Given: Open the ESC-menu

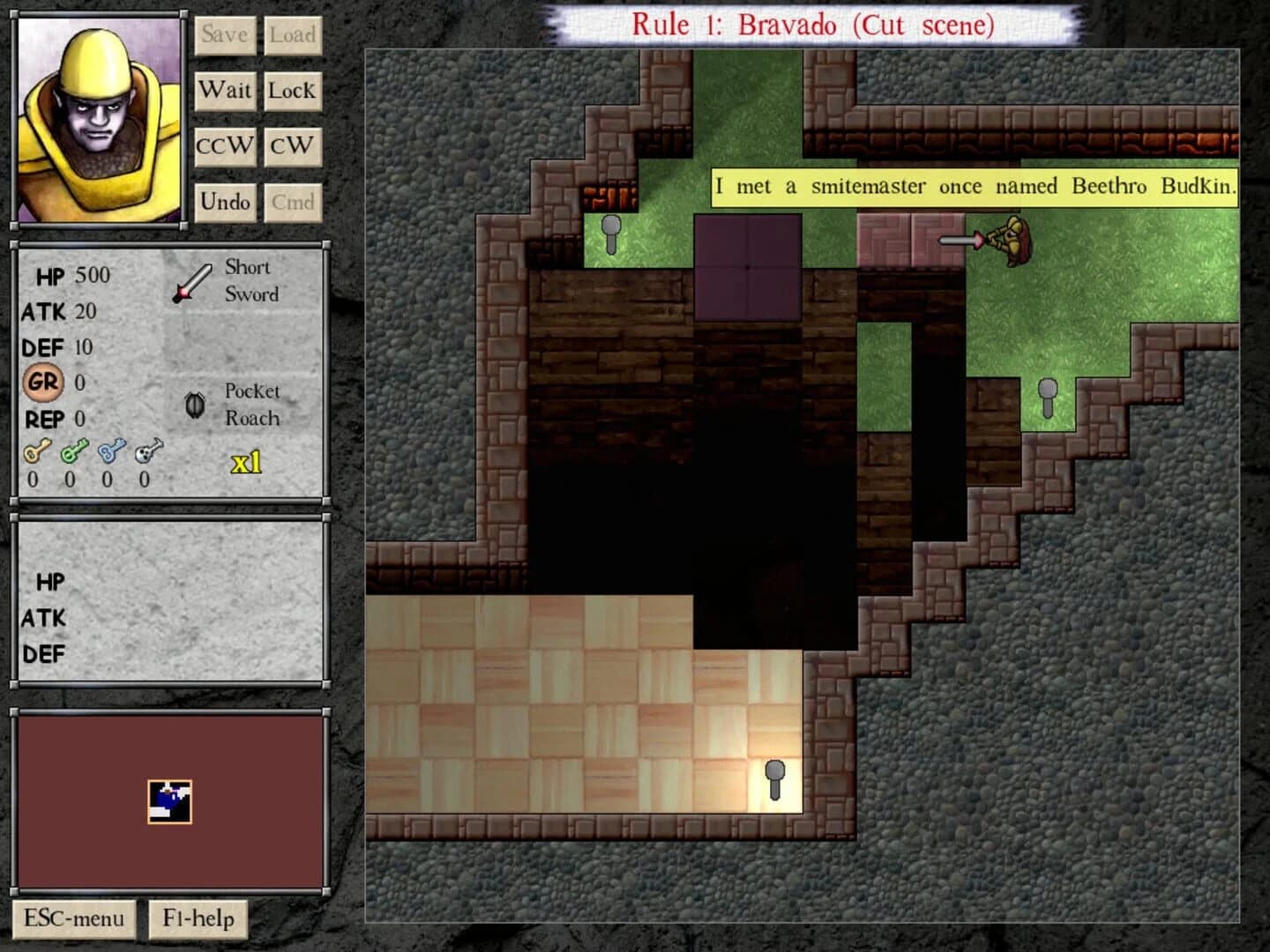Looking at the screenshot, I should (x=74, y=919).
